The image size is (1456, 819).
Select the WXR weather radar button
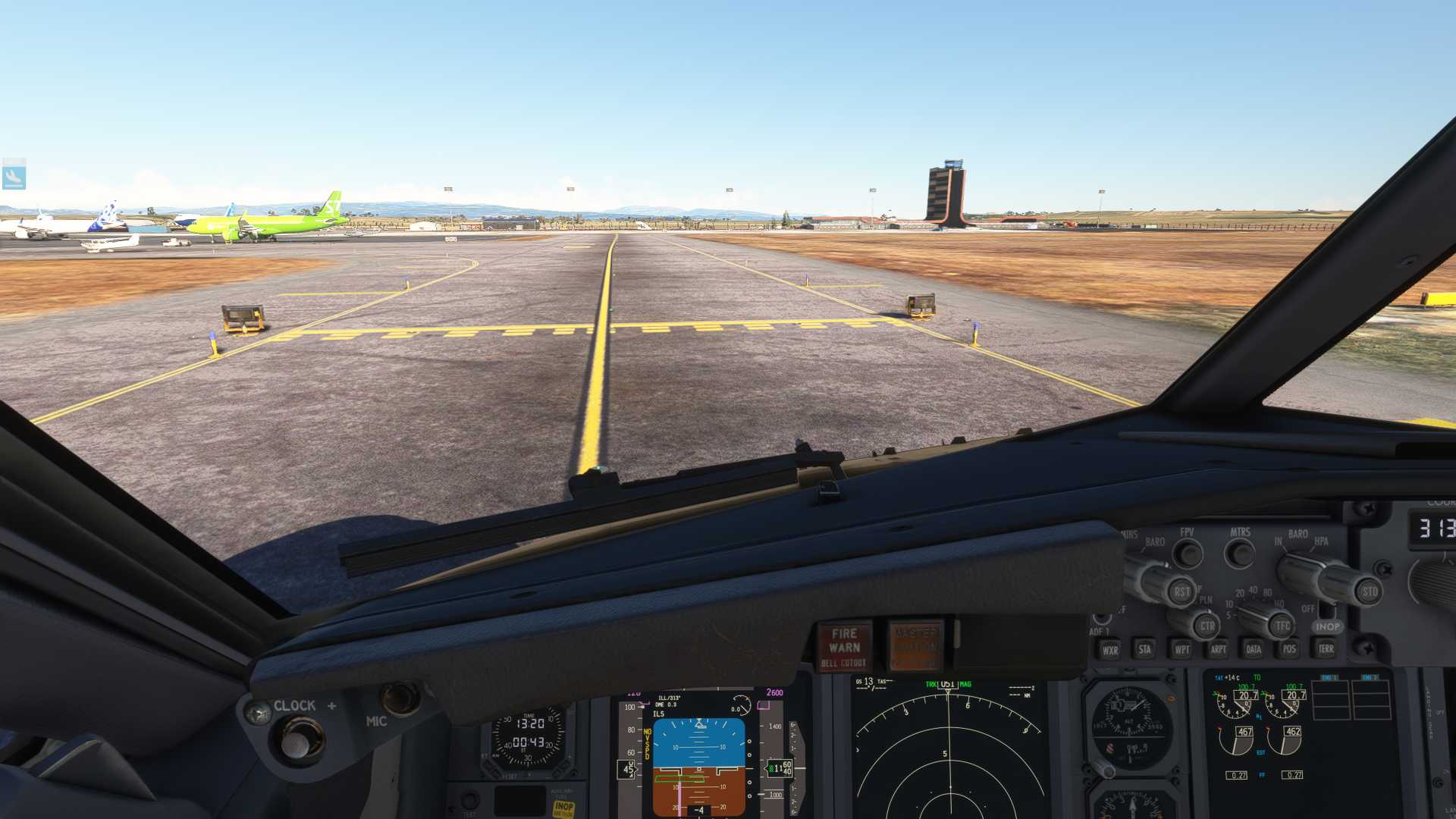[1109, 650]
